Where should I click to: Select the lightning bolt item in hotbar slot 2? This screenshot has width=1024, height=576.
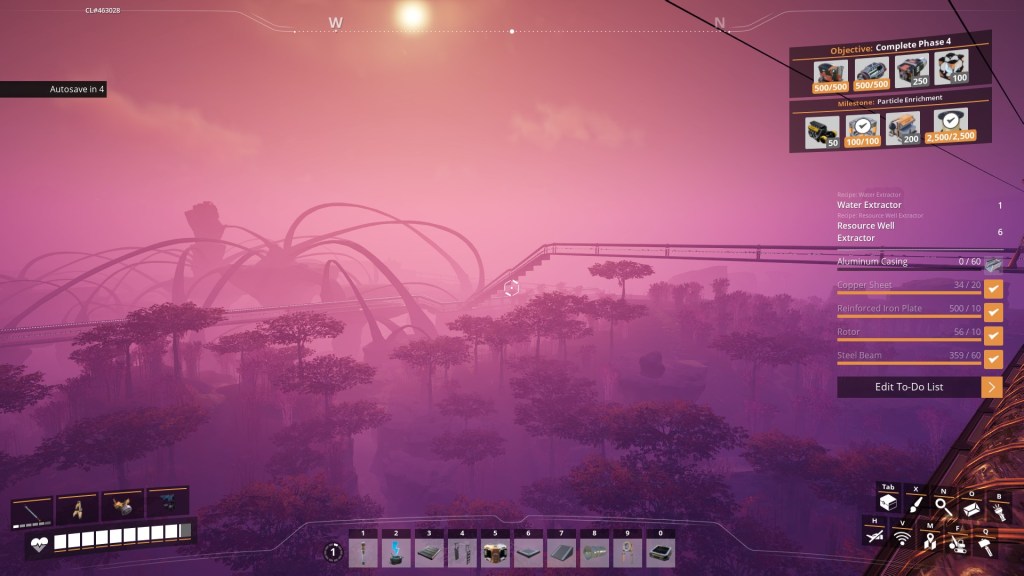[x=395, y=553]
